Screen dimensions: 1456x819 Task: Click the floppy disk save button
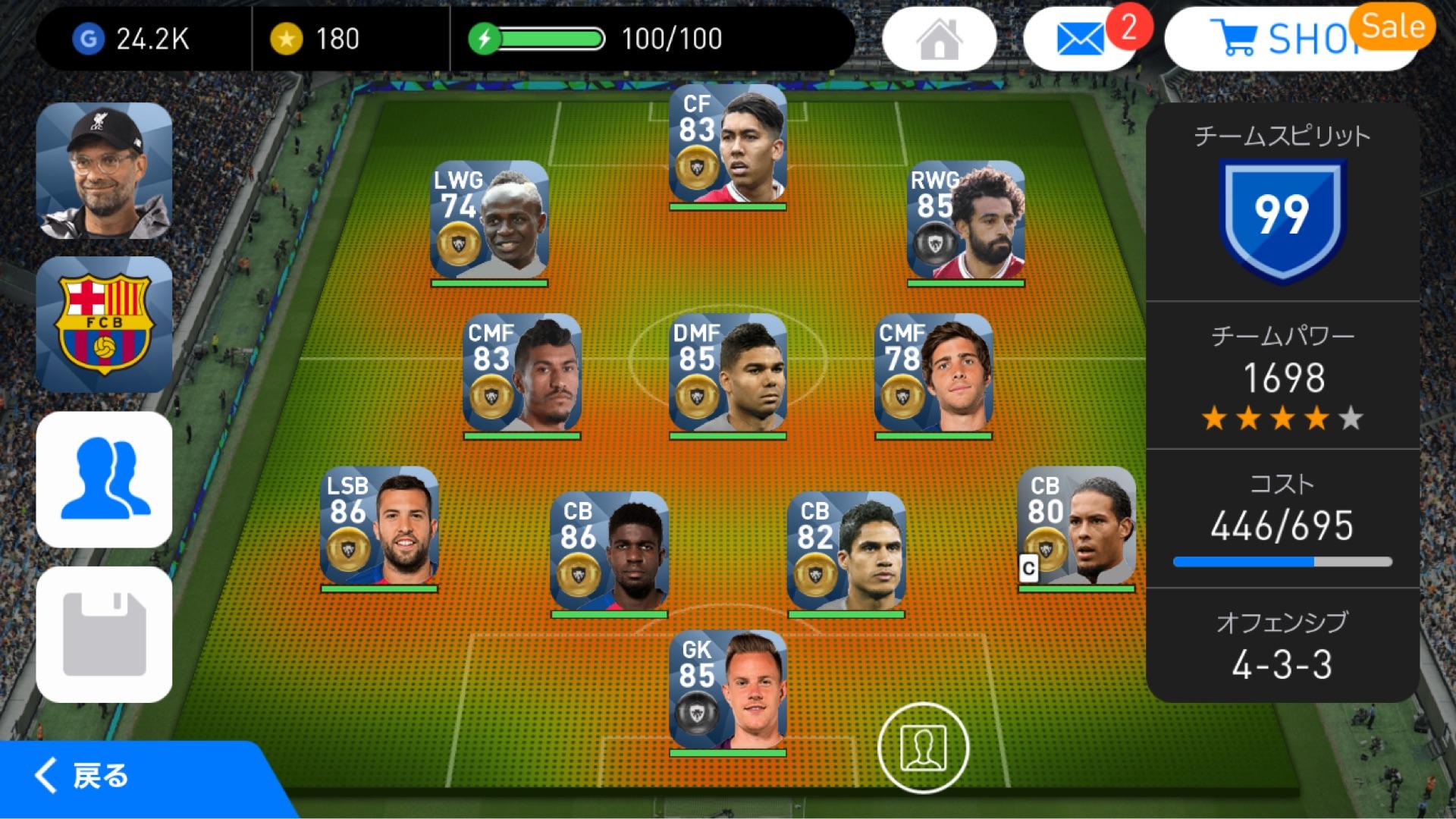(x=105, y=634)
